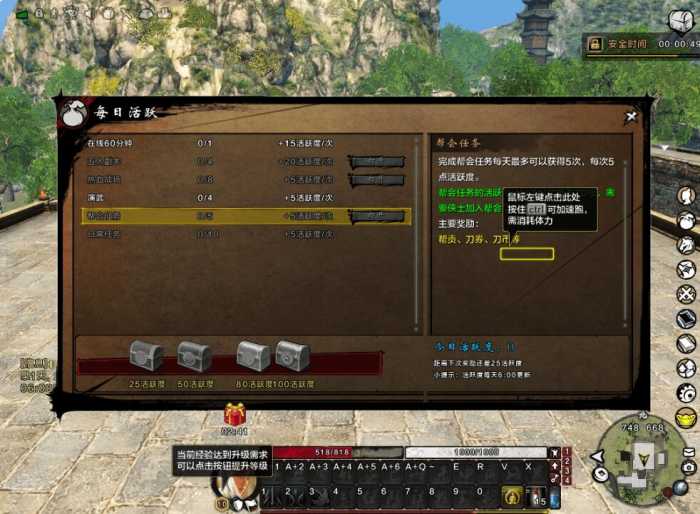The width and height of the screenshot is (700, 514).
Task: Close the 每日活跃 daily activity window
Action: (x=631, y=117)
